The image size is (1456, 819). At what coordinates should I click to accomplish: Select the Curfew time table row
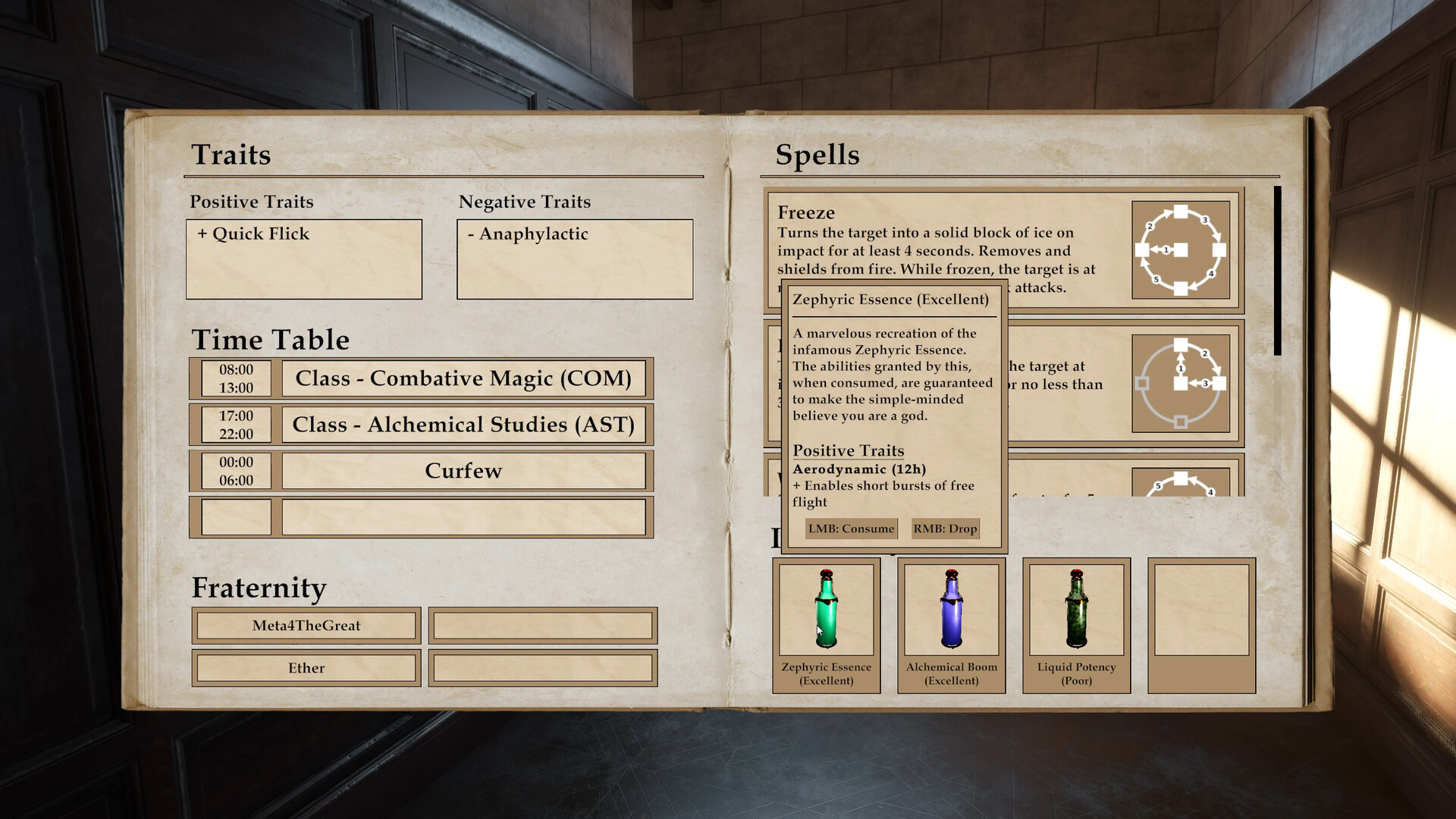(x=463, y=471)
